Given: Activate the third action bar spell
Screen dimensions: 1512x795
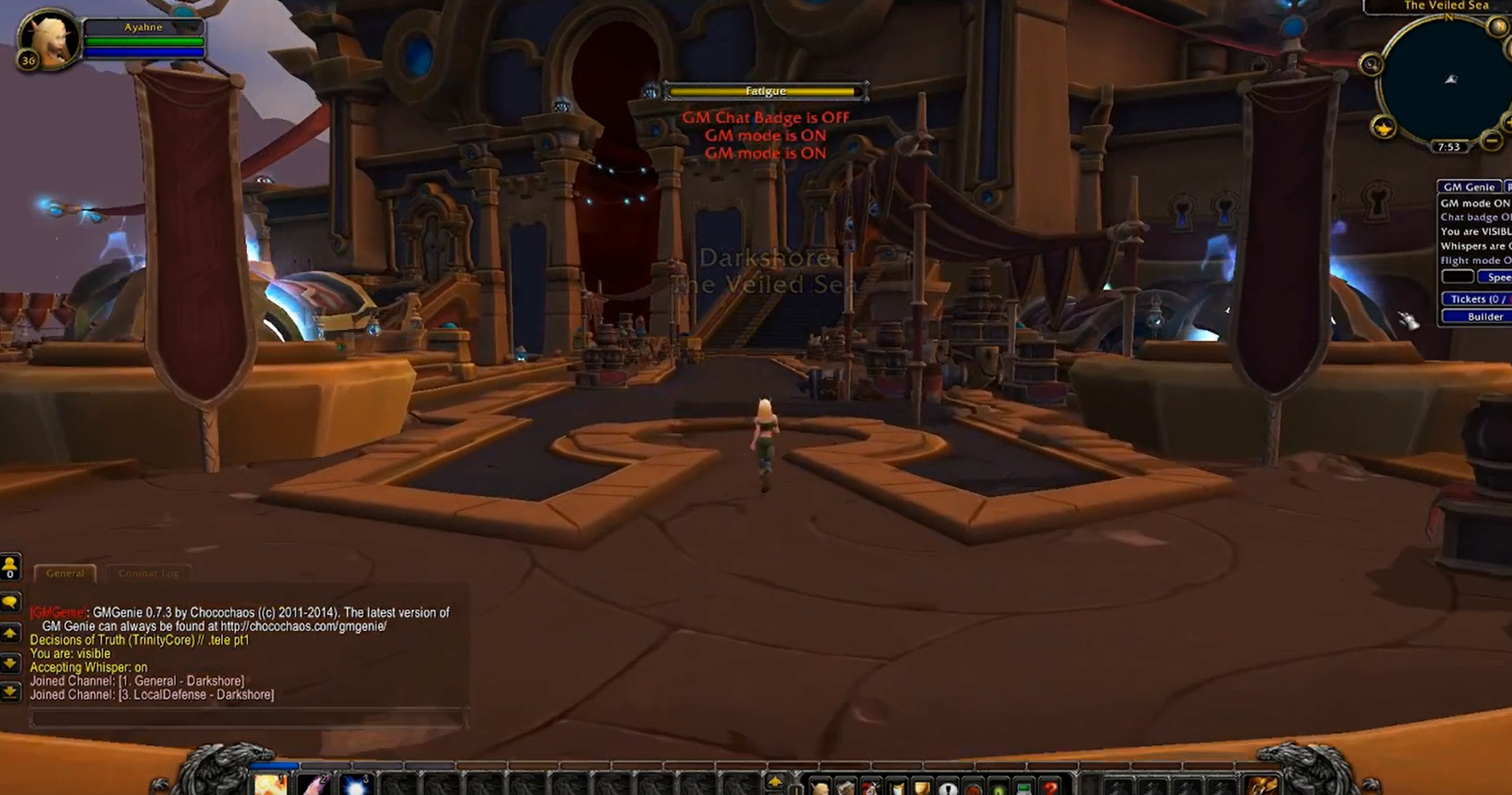Looking at the screenshot, I should click(354, 785).
